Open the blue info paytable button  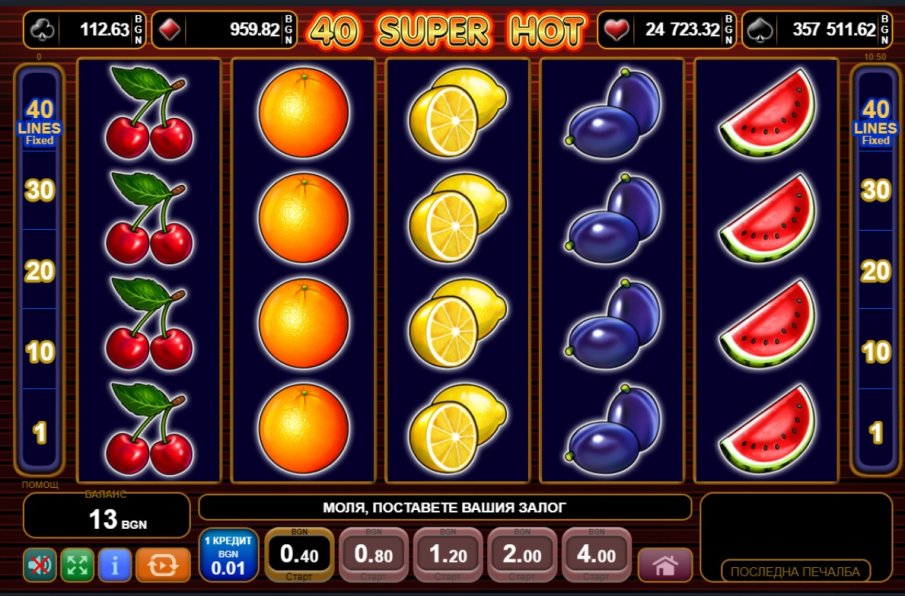[115, 565]
